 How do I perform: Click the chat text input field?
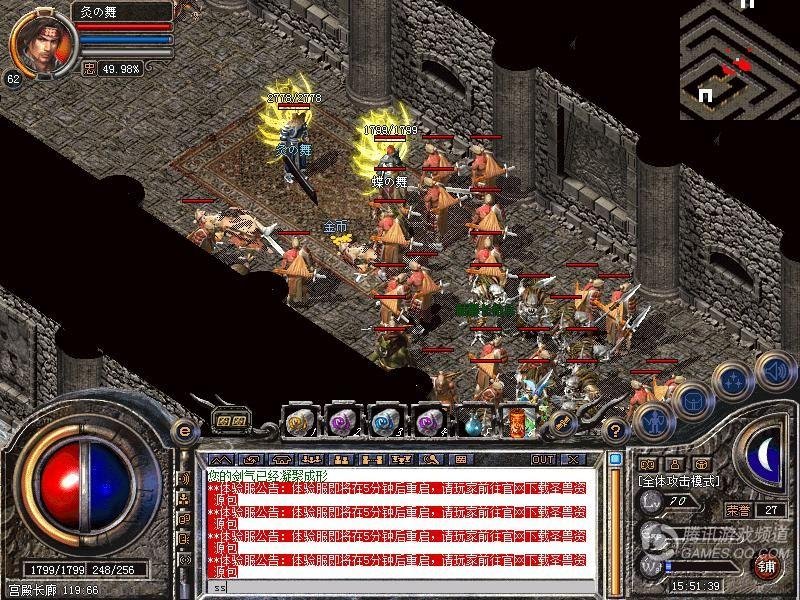click(x=400, y=589)
